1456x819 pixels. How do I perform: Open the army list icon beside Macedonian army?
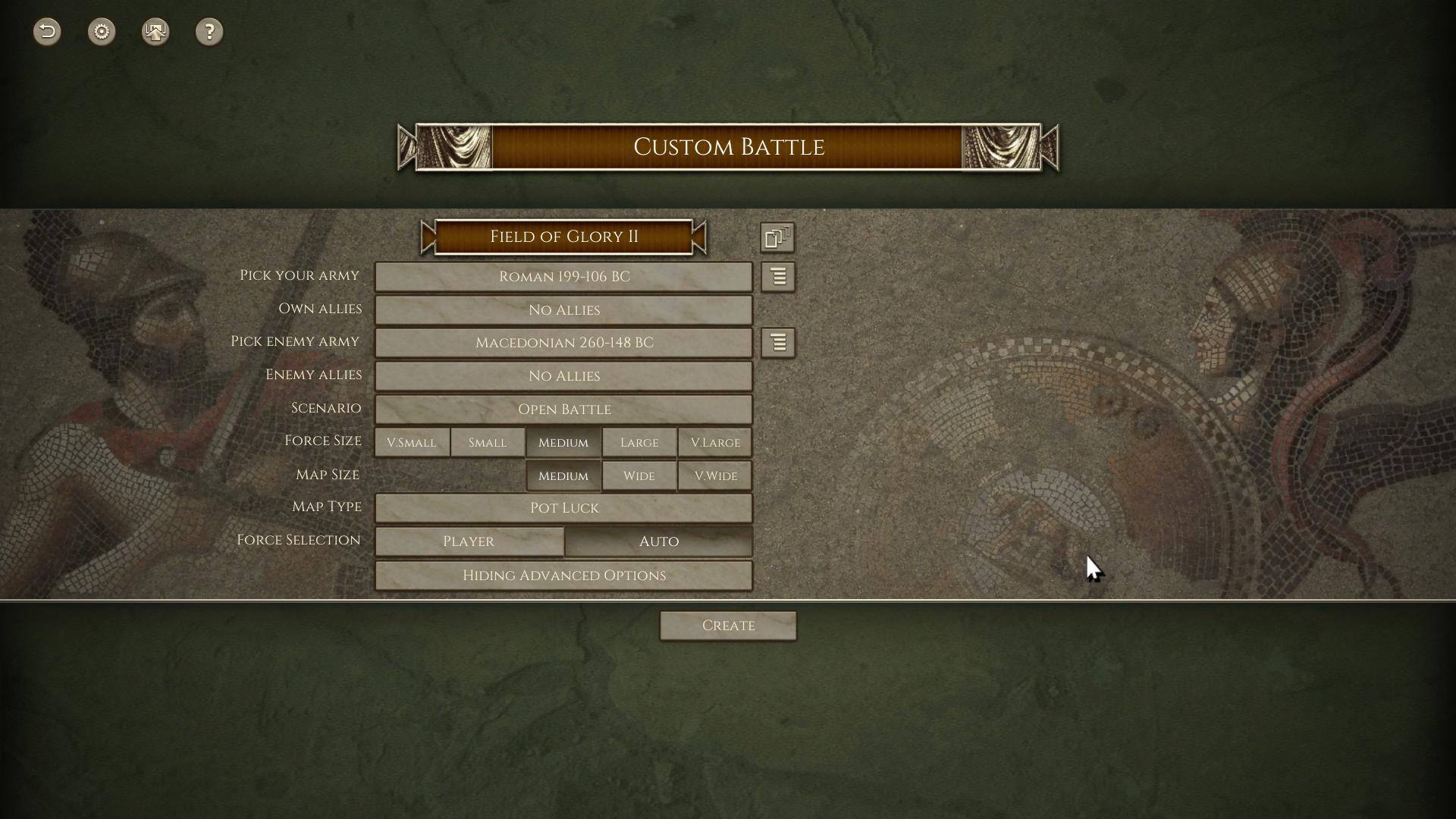coord(778,343)
